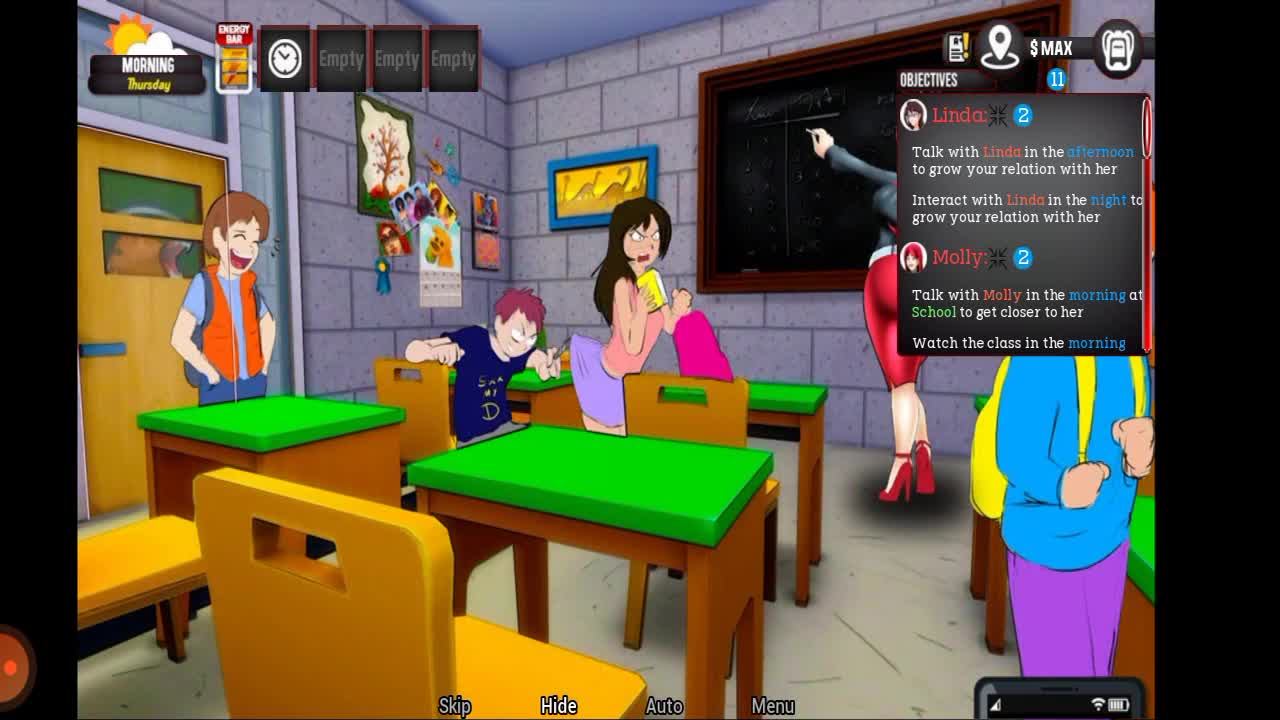The image size is (1280, 720).
Task: Tap the red floating overlay button
Action: pos(12,667)
